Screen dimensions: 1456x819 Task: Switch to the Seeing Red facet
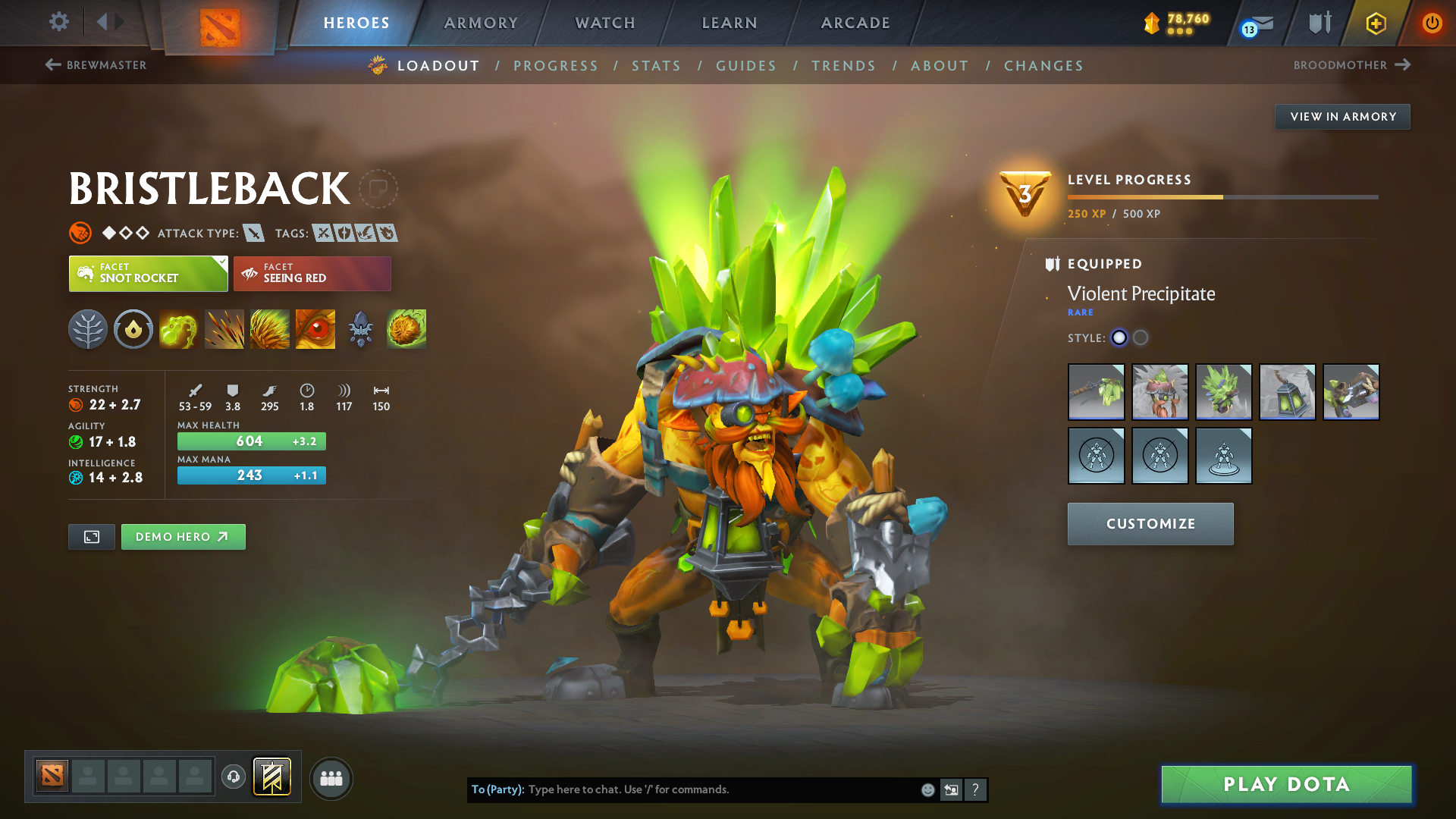point(312,273)
